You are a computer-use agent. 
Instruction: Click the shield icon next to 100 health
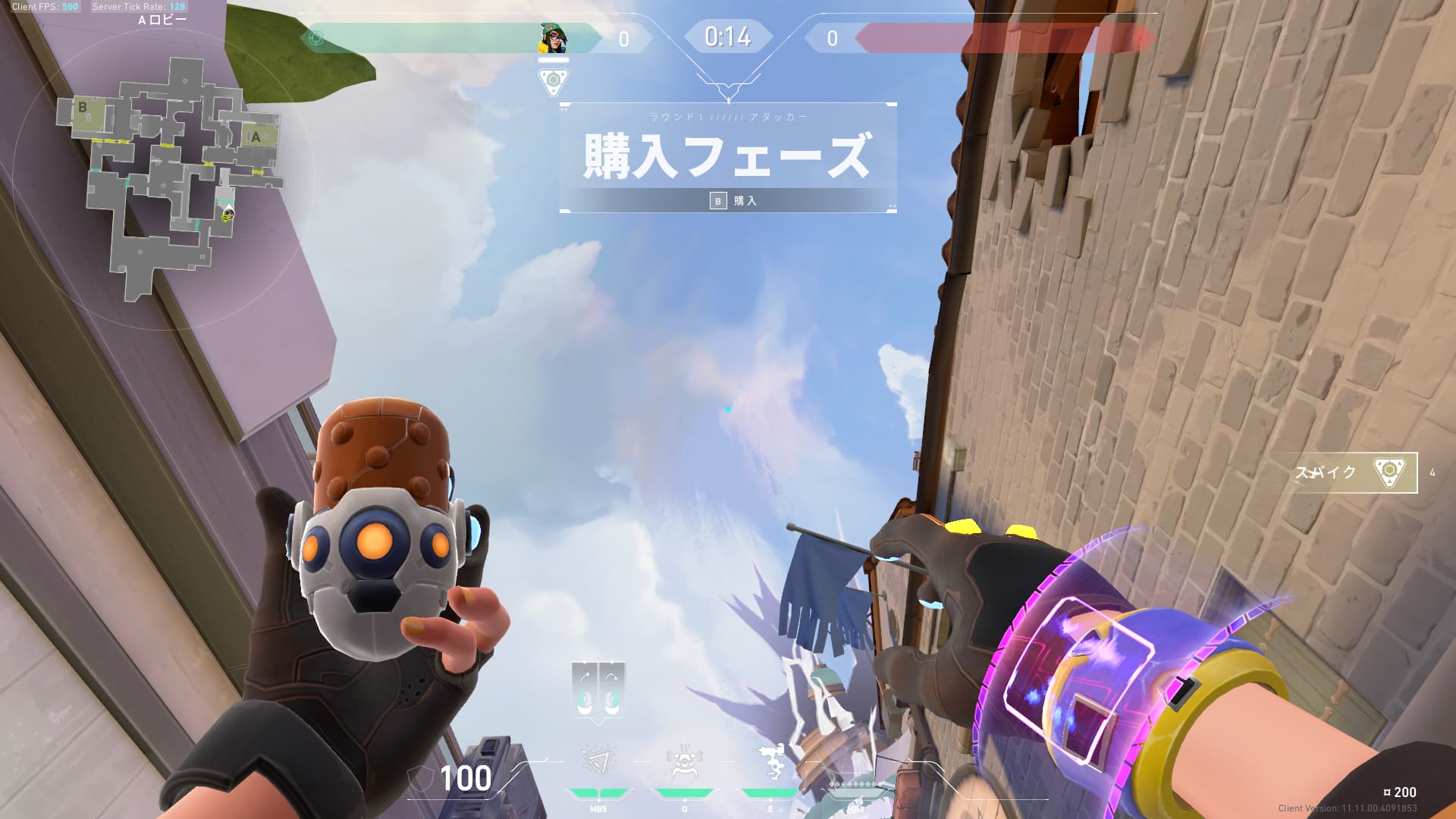(x=419, y=778)
